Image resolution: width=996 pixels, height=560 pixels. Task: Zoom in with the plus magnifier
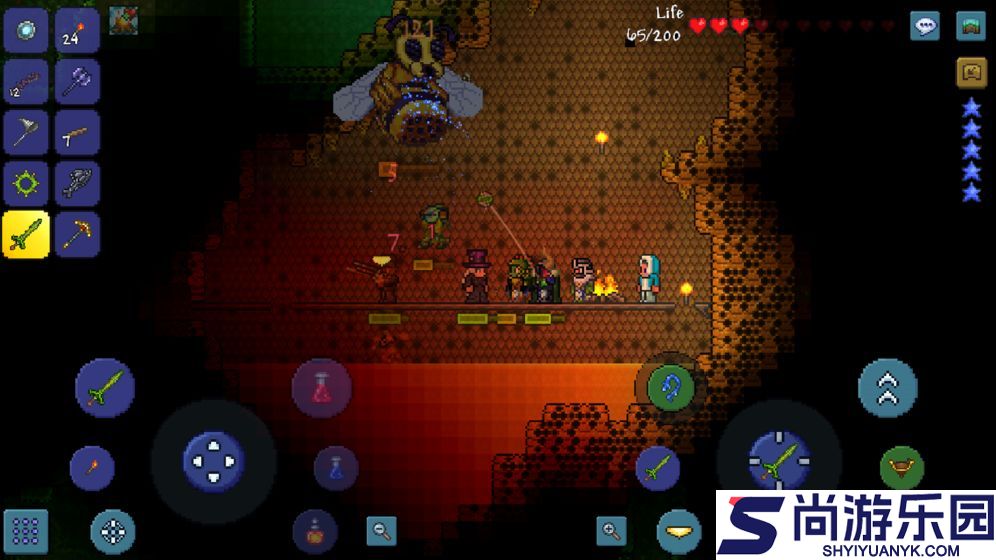pyautogui.click(x=611, y=530)
